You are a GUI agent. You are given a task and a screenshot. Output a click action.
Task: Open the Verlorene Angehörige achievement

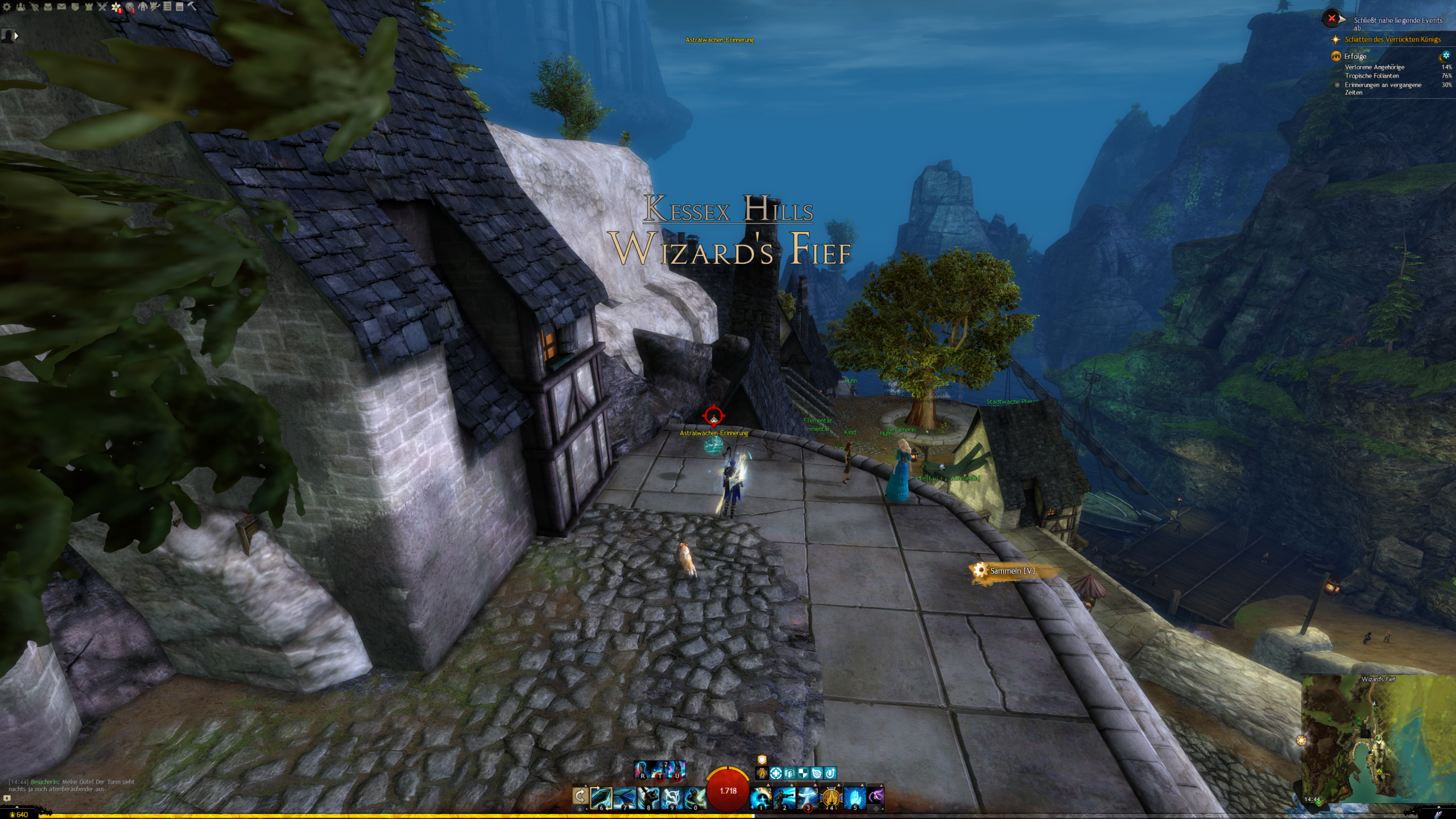(x=1374, y=67)
